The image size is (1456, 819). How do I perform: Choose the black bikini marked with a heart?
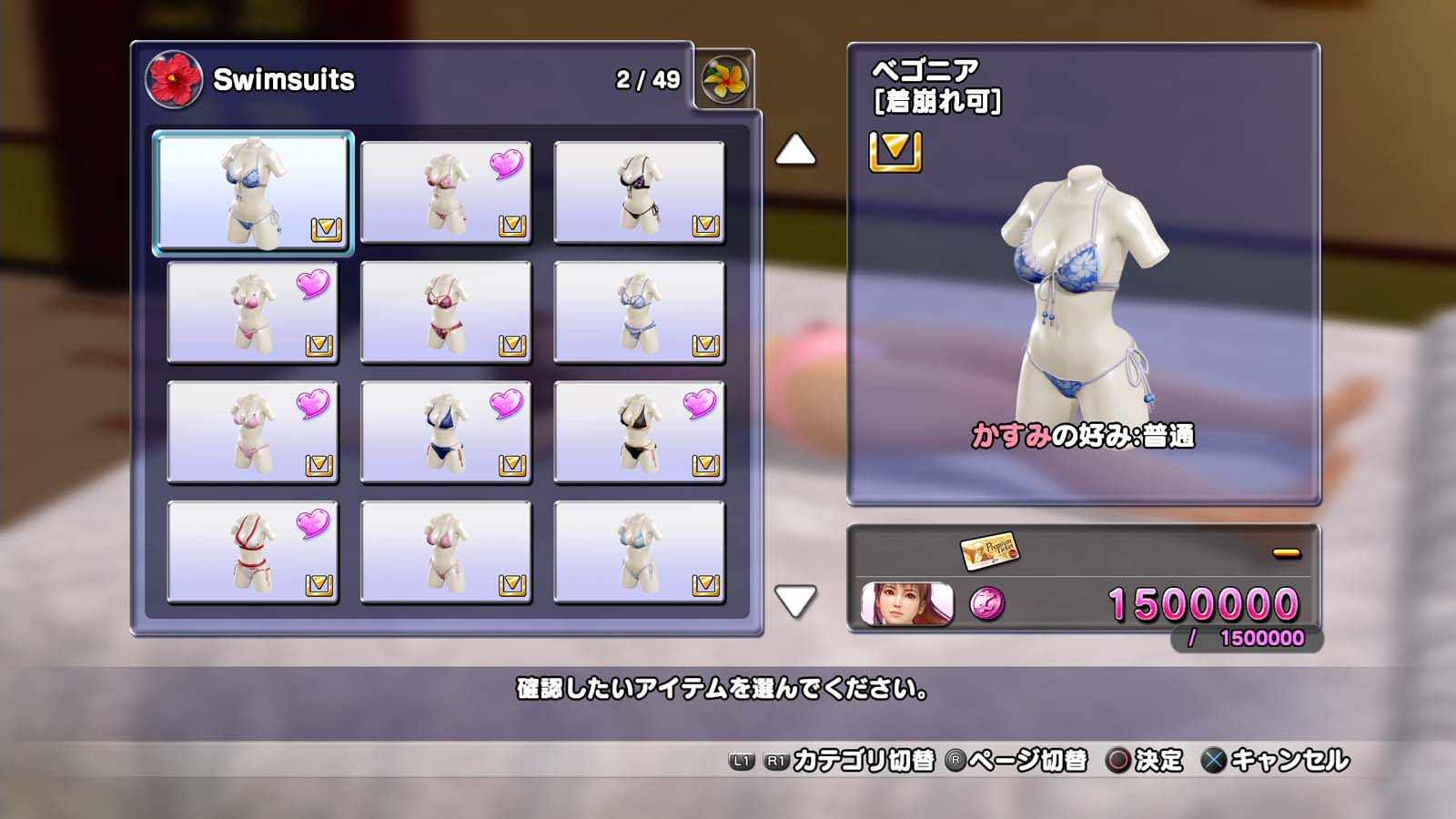point(639,432)
